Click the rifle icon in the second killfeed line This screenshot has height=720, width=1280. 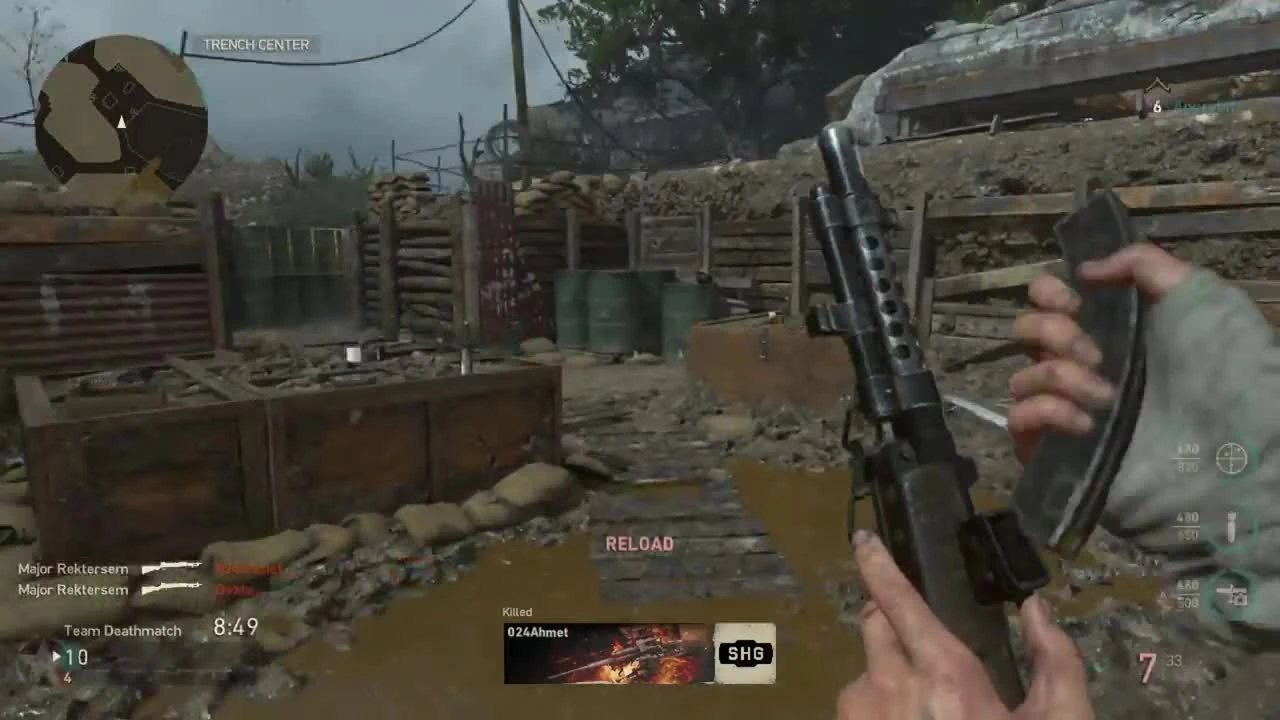click(x=172, y=590)
